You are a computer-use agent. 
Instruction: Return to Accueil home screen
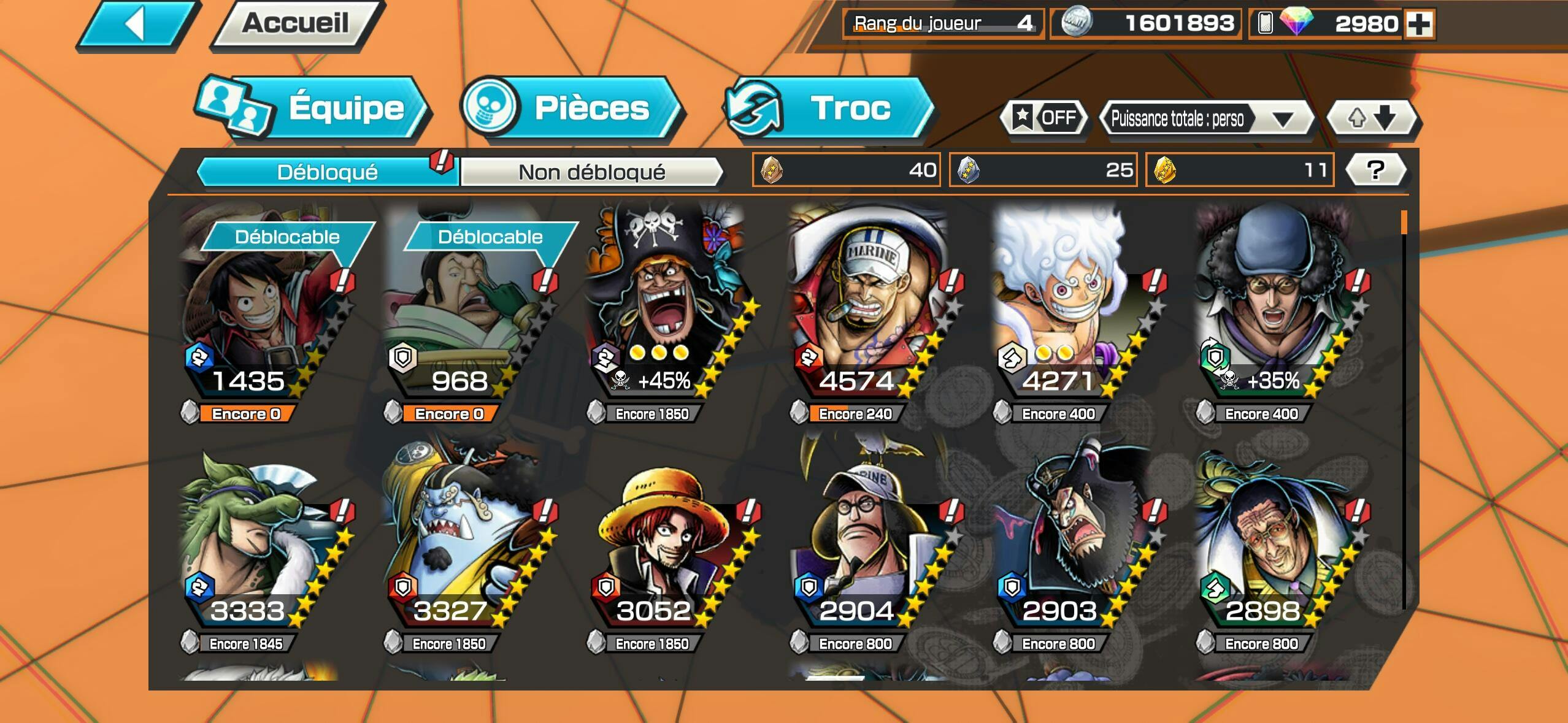[x=296, y=25]
